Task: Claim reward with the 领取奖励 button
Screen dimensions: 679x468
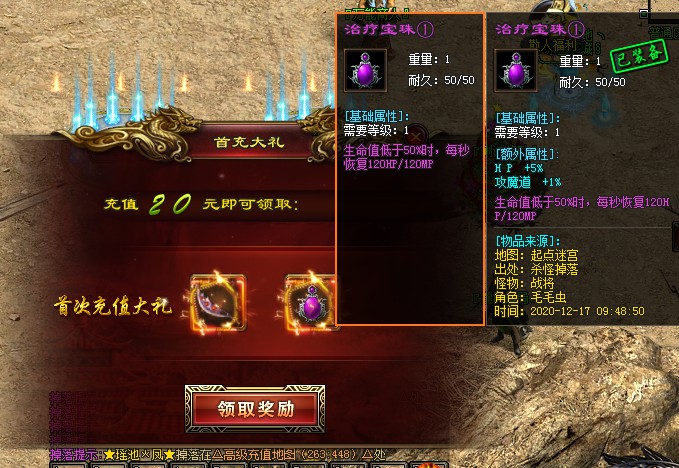Action: point(255,409)
